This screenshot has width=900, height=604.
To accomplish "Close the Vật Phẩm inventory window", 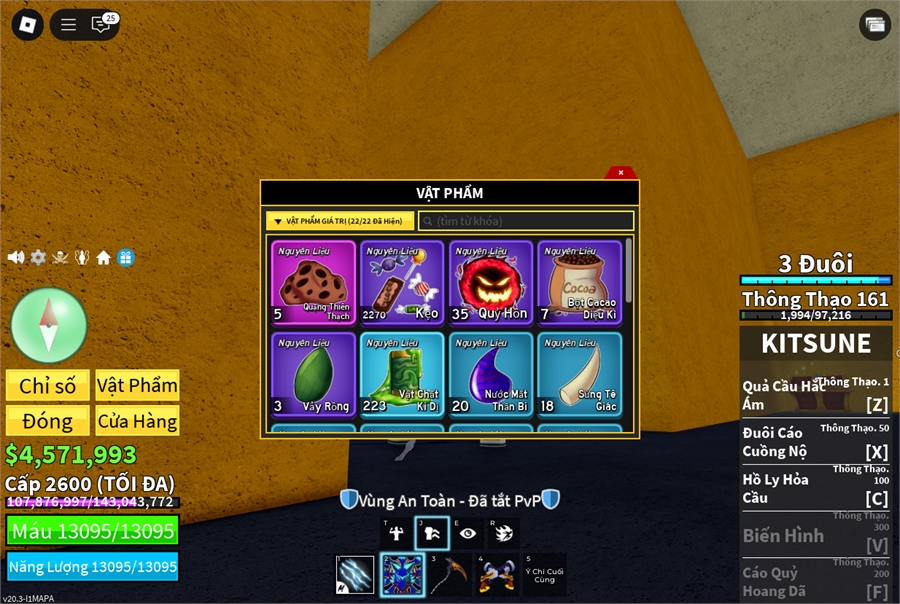I will pyautogui.click(x=621, y=172).
